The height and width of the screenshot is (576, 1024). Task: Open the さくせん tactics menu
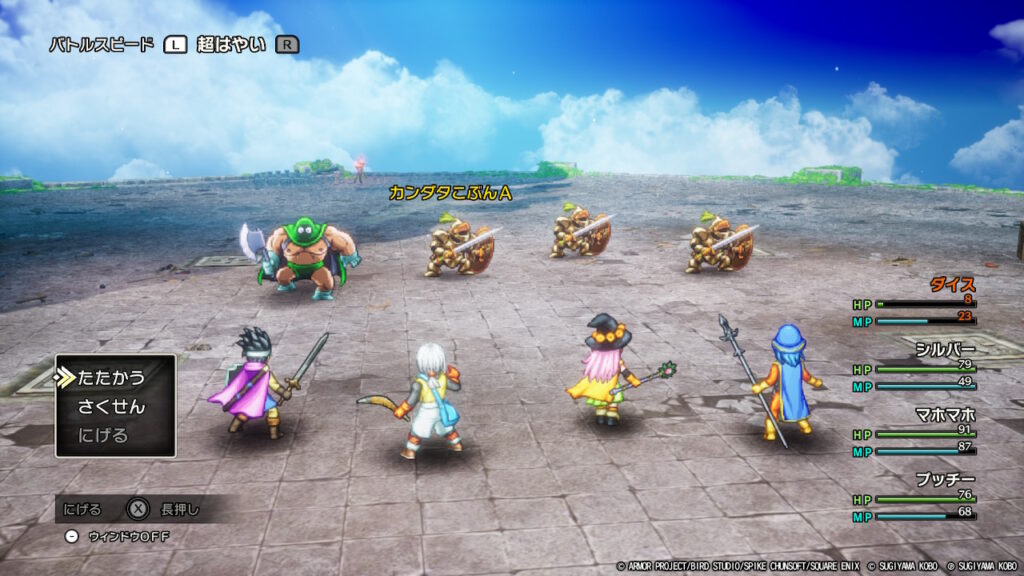coord(111,407)
